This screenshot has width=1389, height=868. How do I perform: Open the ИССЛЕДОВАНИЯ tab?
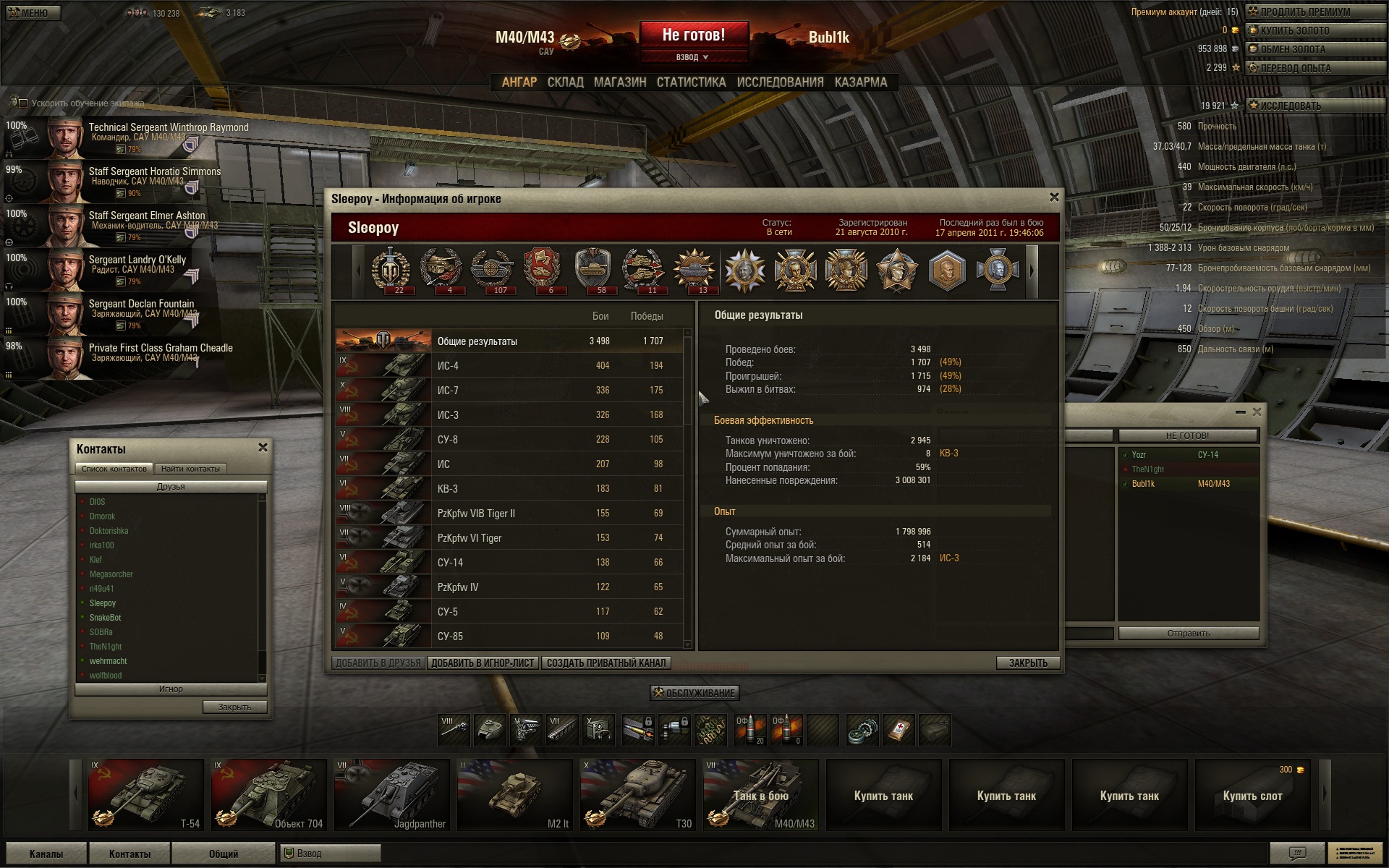780,82
